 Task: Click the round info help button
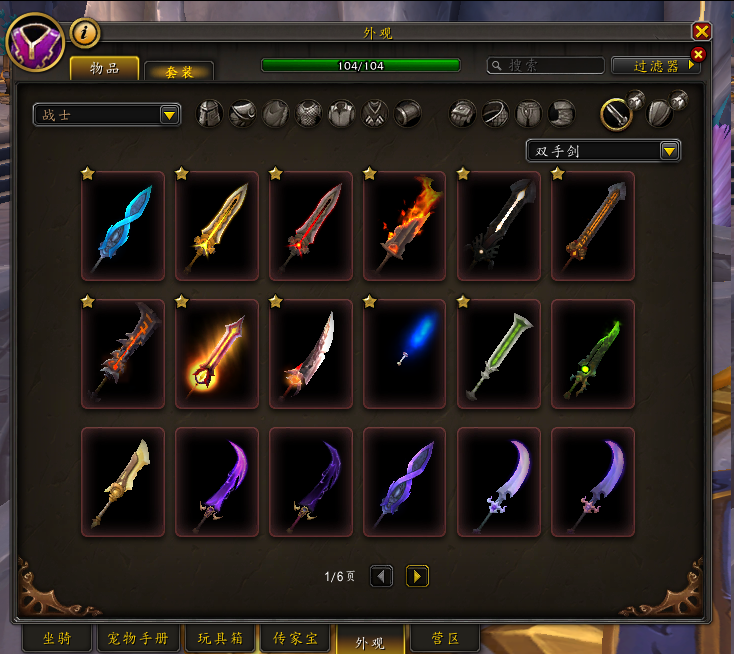point(85,33)
